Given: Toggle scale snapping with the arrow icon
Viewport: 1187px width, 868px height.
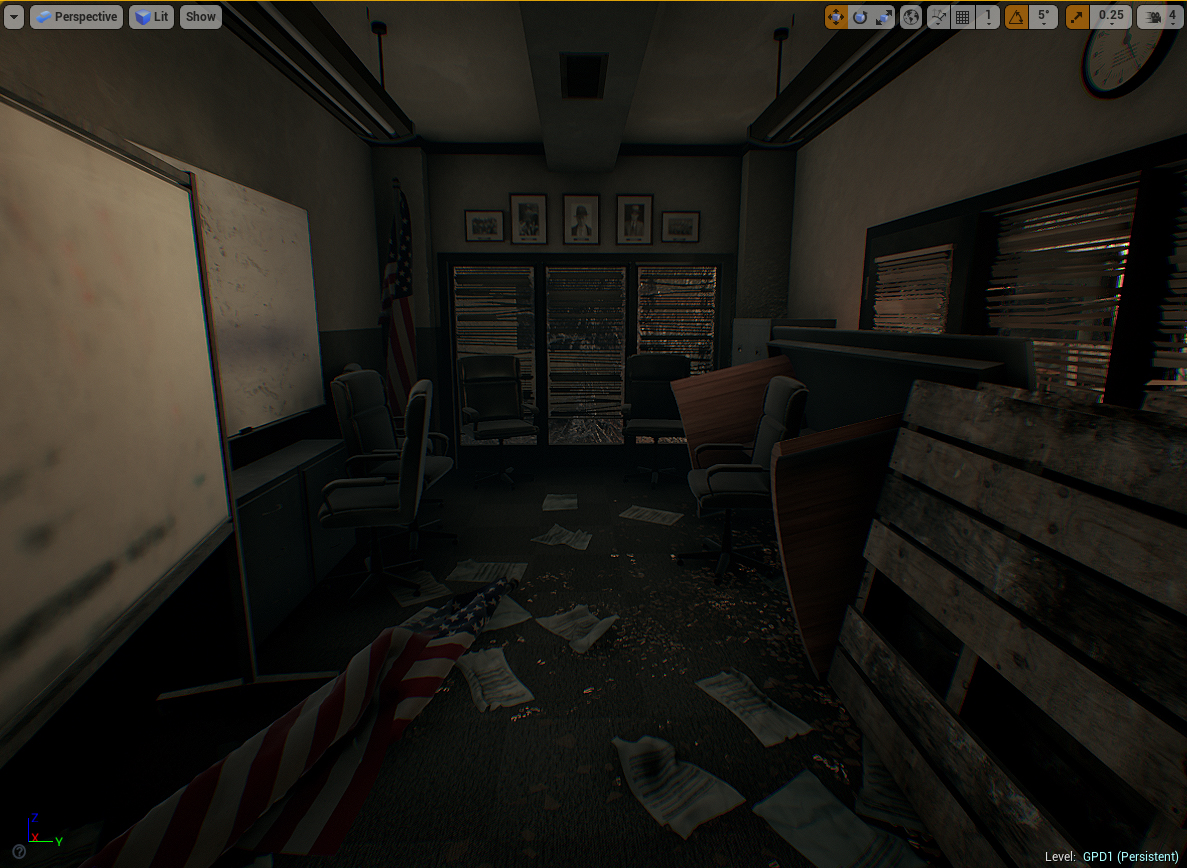Looking at the screenshot, I should (1078, 17).
